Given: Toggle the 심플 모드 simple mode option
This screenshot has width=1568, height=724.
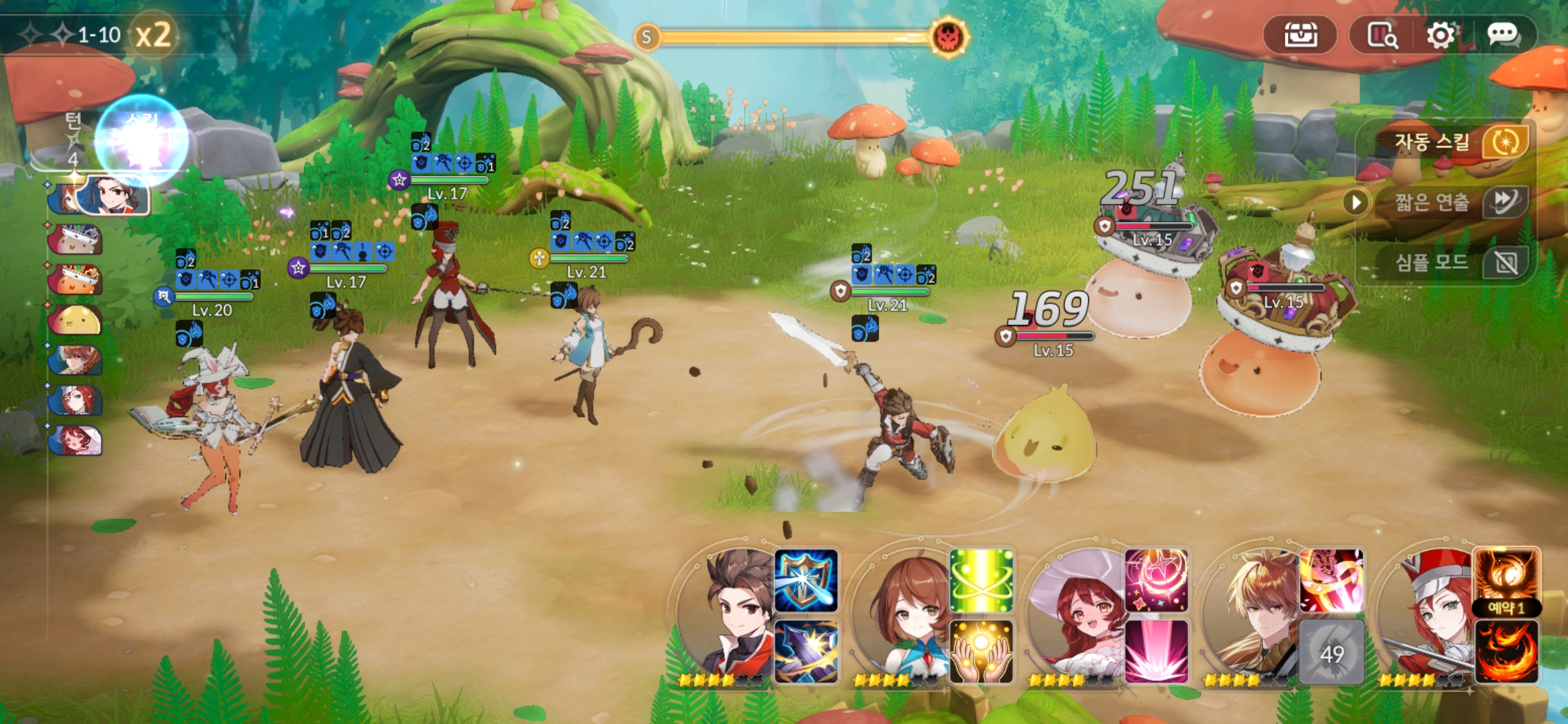Looking at the screenshot, I should [x=1504, y=262].
